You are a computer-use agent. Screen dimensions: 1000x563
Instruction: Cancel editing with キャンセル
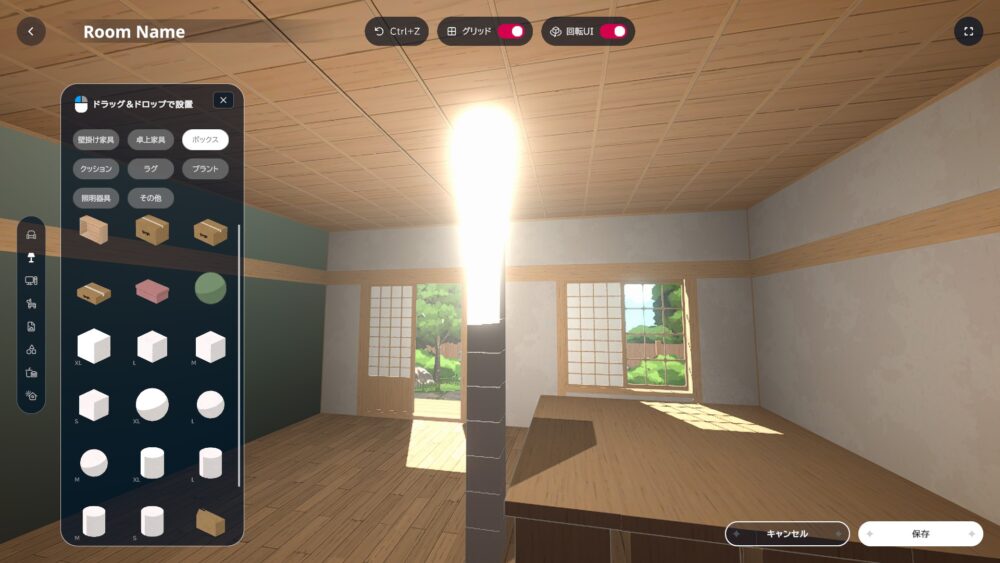pos(787,534)
